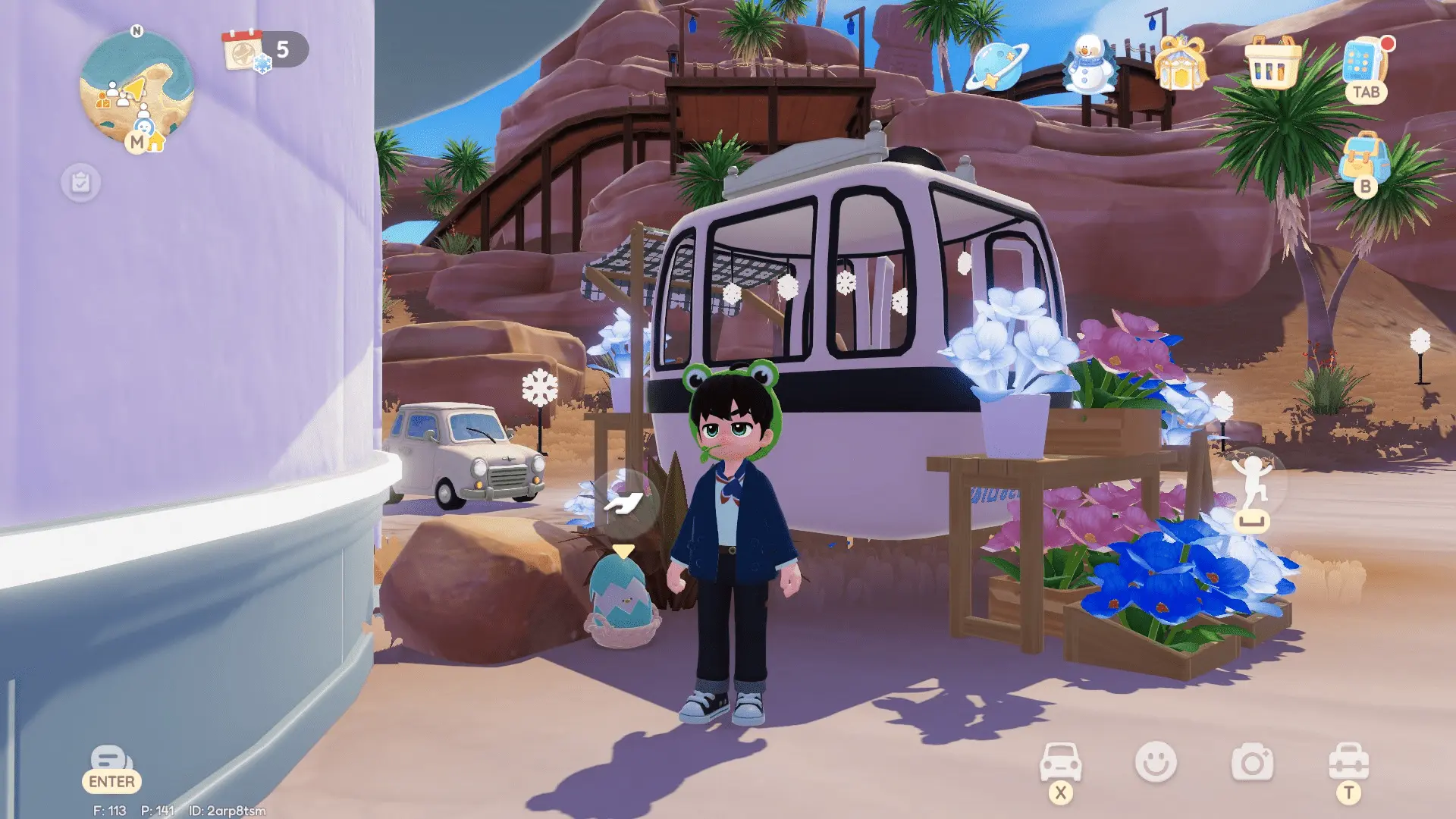Click the speech bubble chat button
This screenshot has width=1456, height=819.
point(111,761)
